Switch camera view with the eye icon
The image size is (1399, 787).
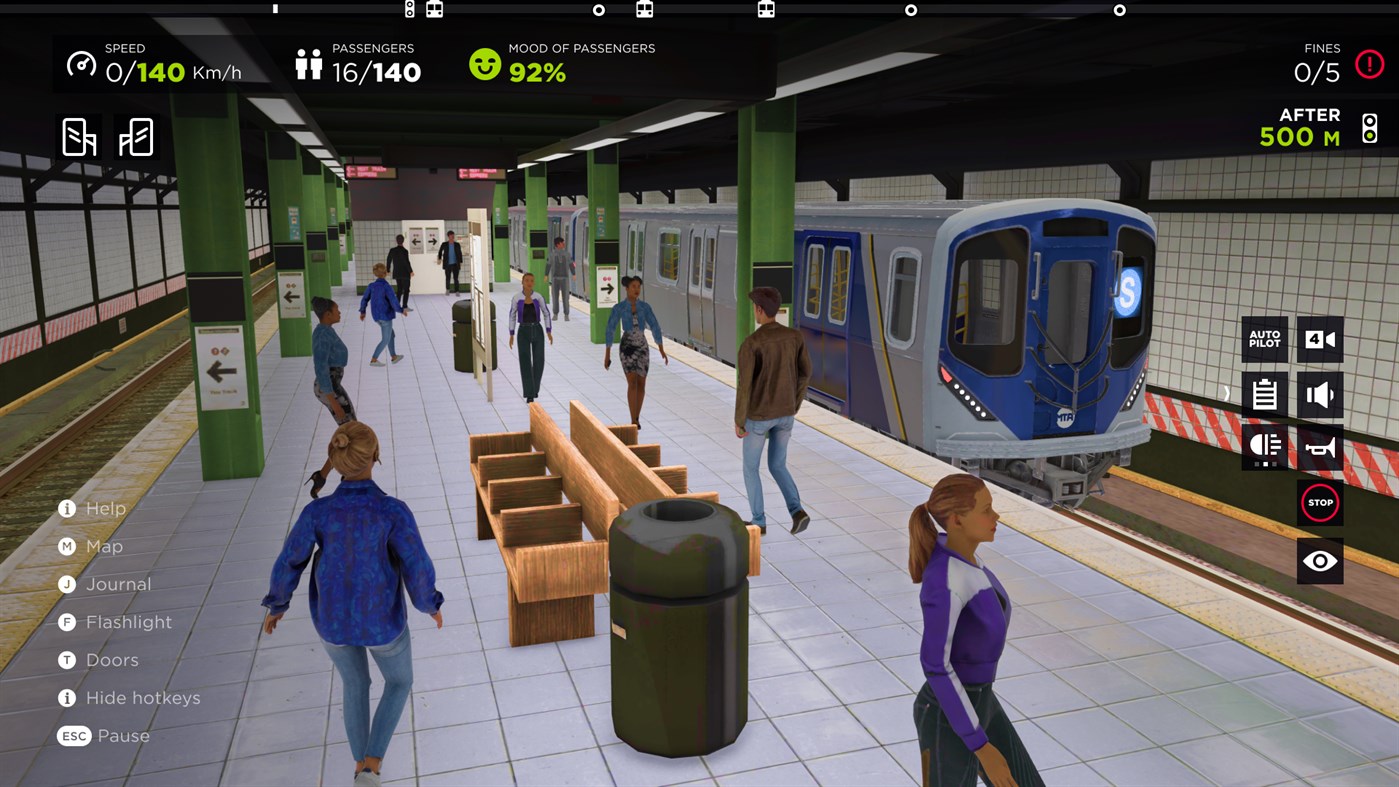1318,560
